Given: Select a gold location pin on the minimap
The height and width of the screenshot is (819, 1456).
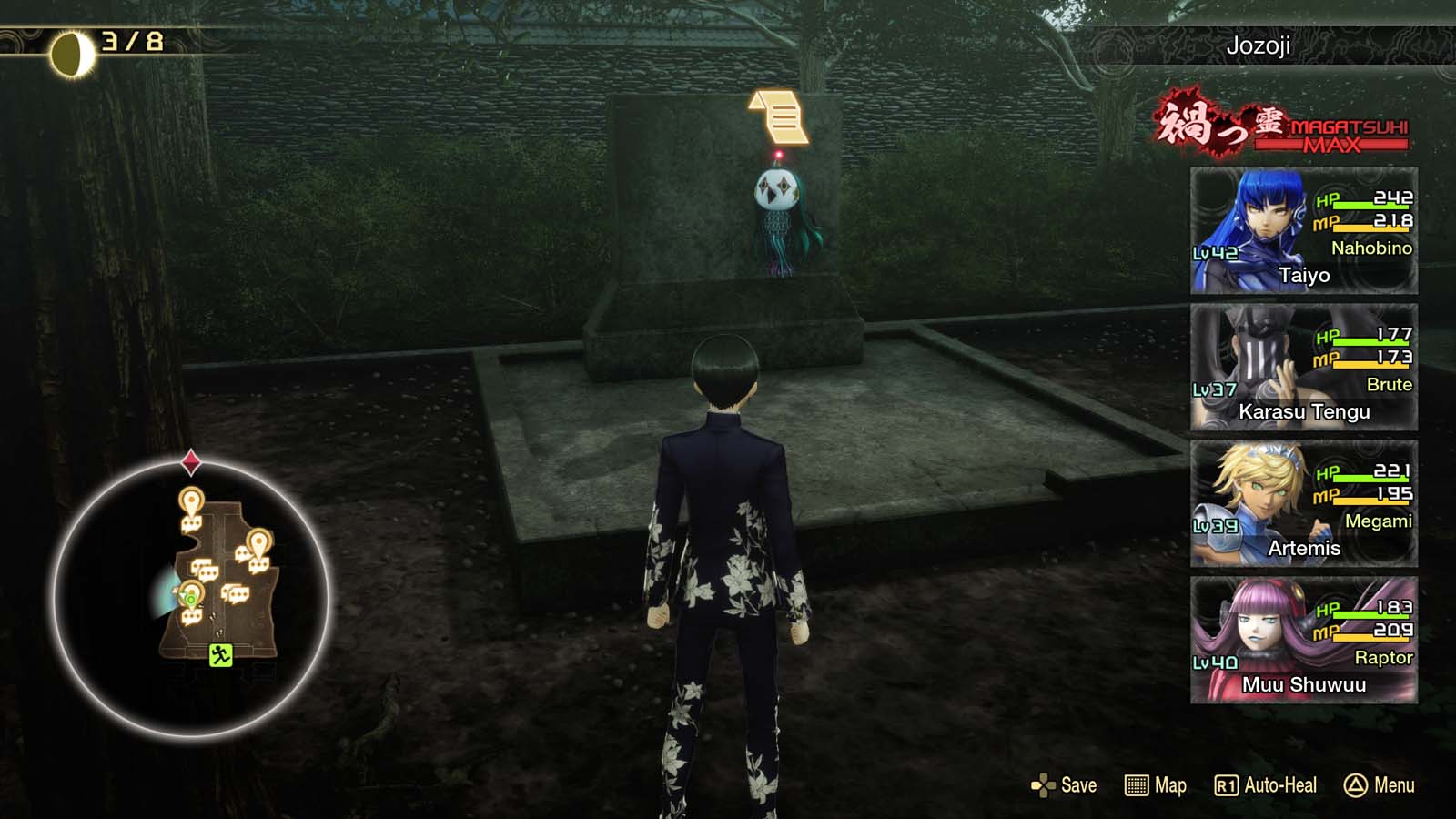Looking at the screenshot, I should click(x=190, y=500).
